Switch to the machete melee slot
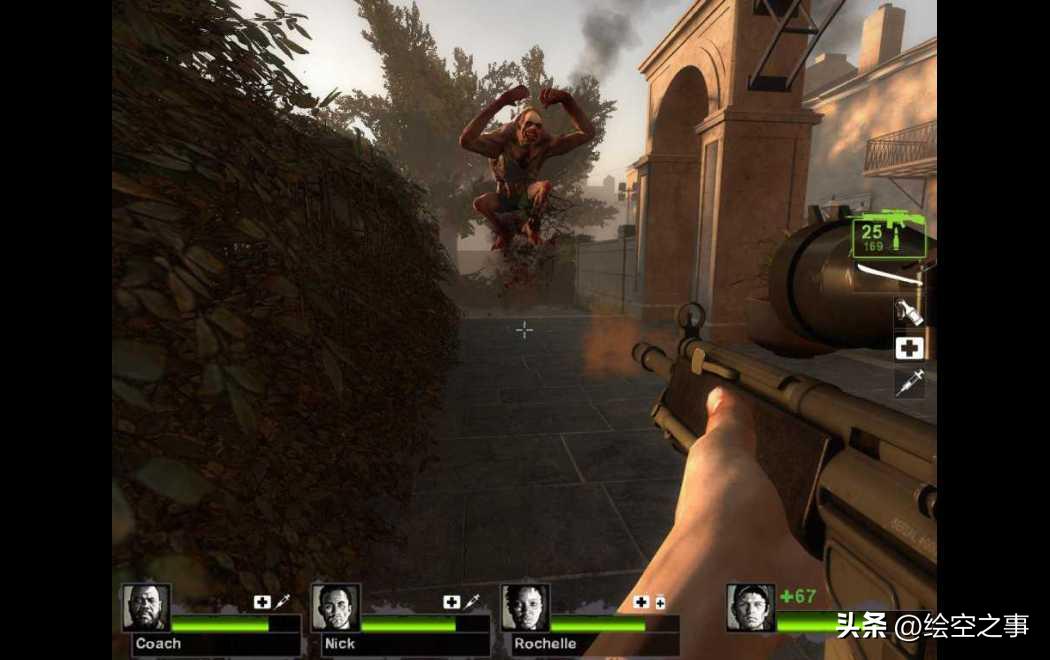 coord(890,272)
